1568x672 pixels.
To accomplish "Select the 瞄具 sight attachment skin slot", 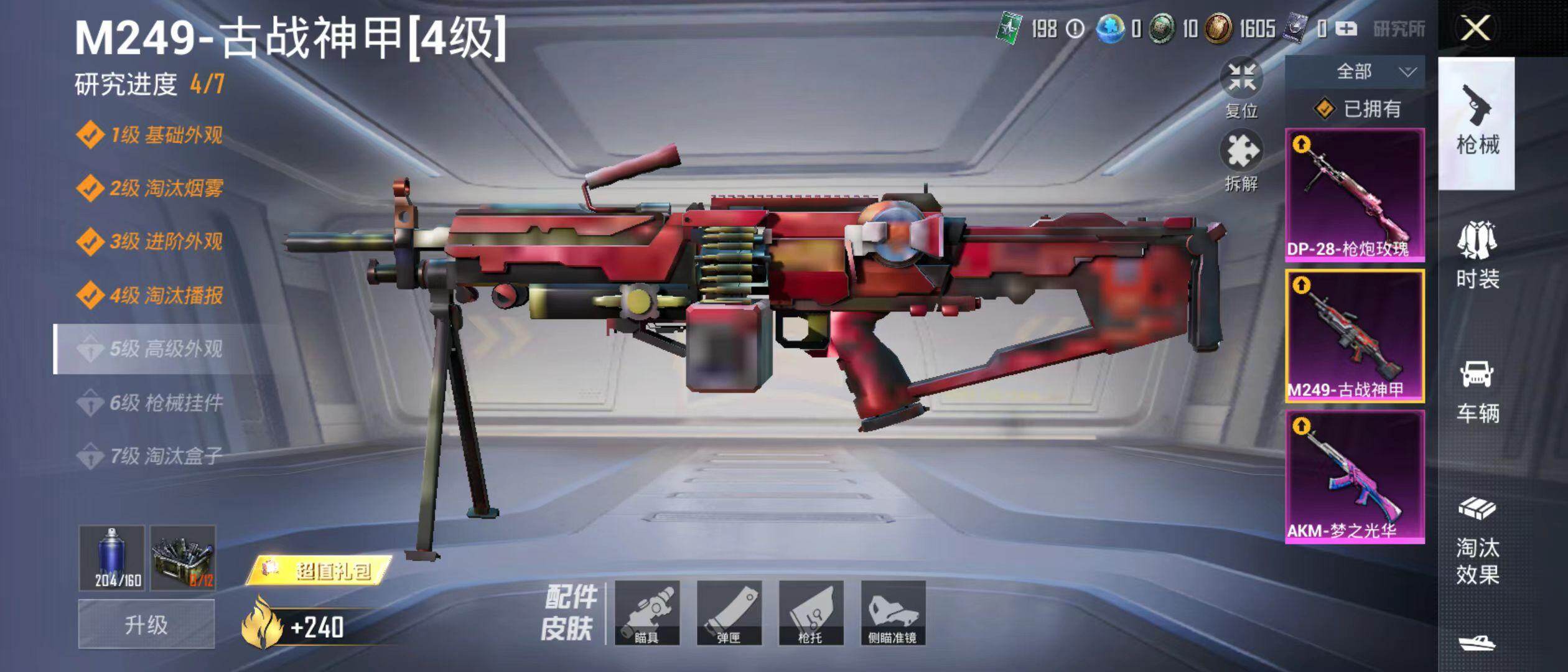I will pyautogui.click(x=647, y=613).
